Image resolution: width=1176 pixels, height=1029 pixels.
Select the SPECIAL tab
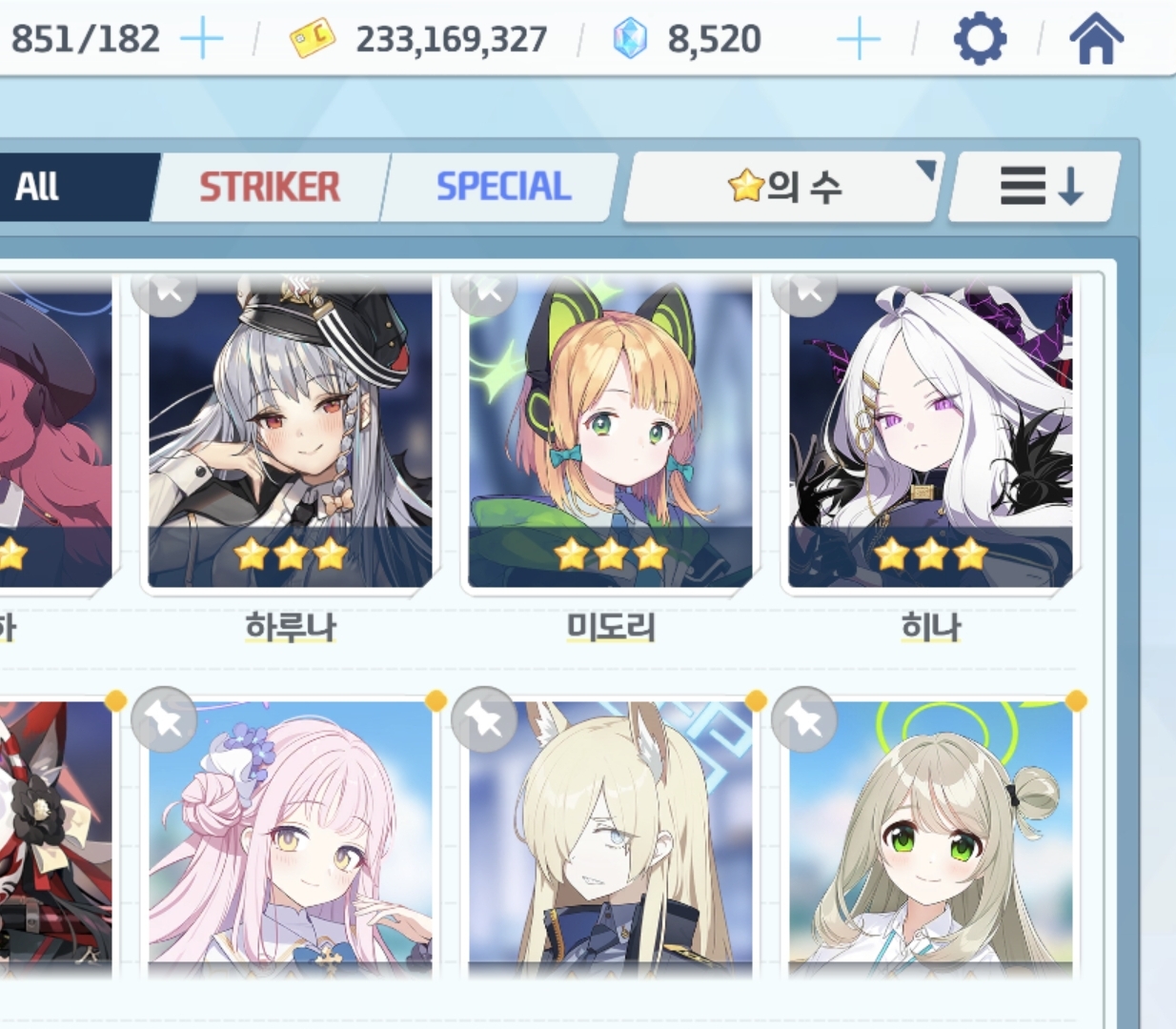(503, 187)
